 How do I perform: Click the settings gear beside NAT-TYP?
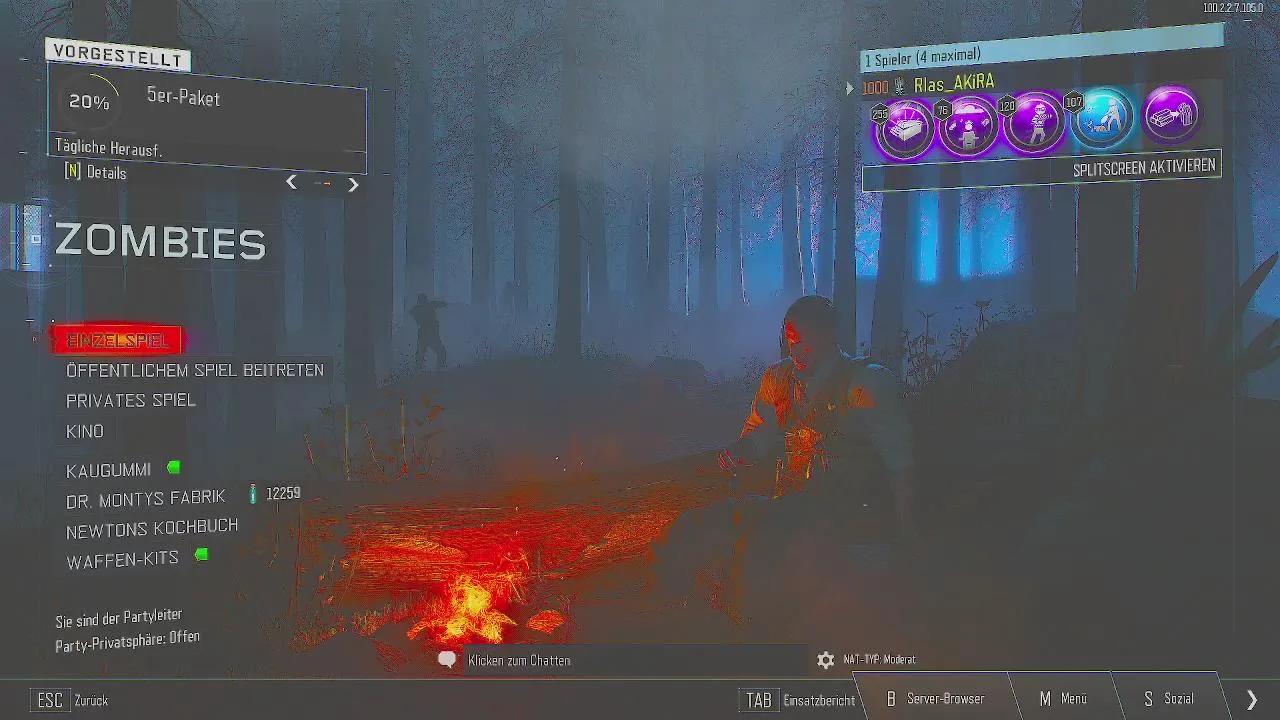tap(825, 660)
